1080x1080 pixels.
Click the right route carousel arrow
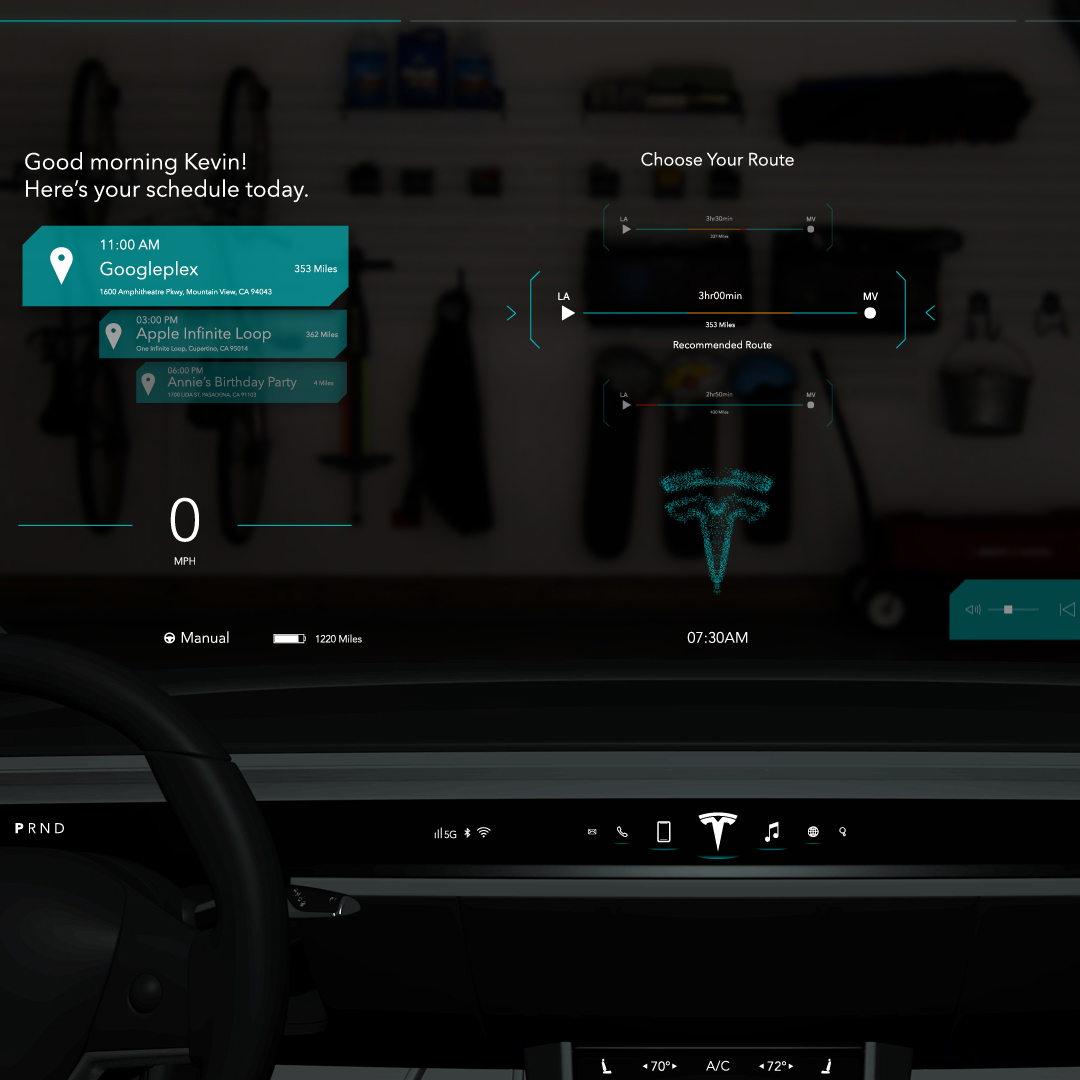pyautogui.click(x=930, y=313)
